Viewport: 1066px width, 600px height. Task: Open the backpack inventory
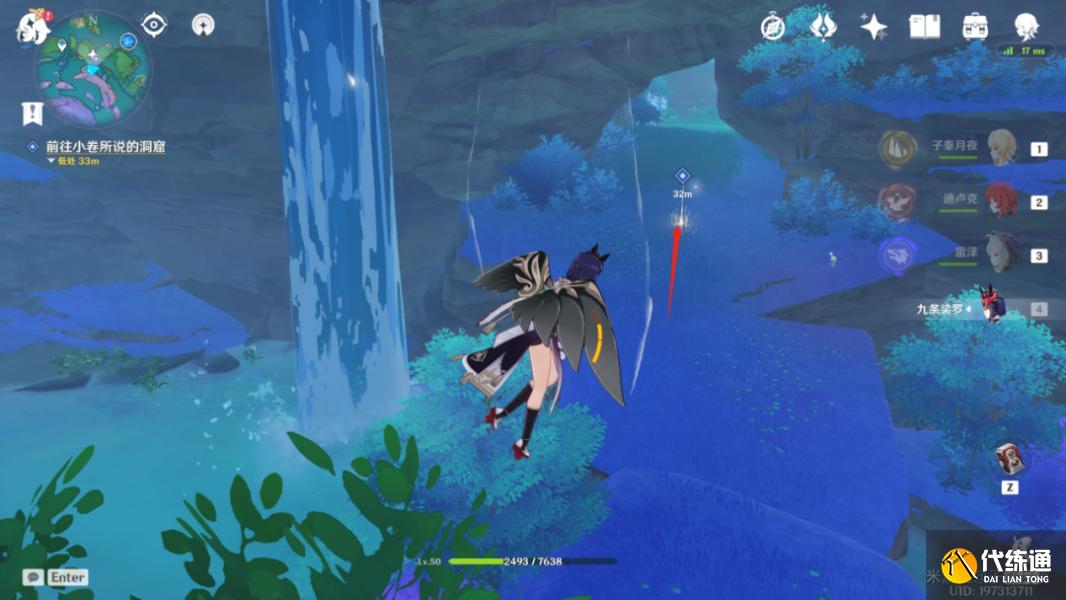[974, 27]
